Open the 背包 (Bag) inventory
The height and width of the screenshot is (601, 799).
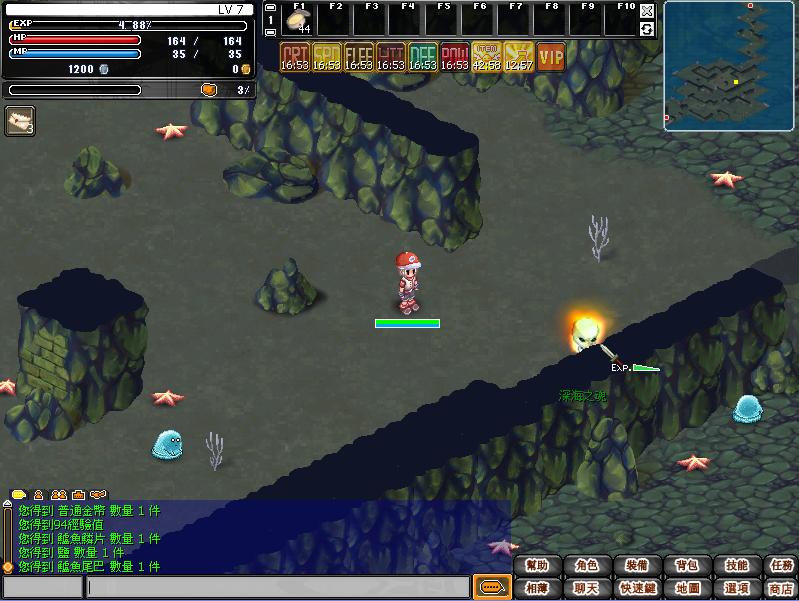point(687,566)
